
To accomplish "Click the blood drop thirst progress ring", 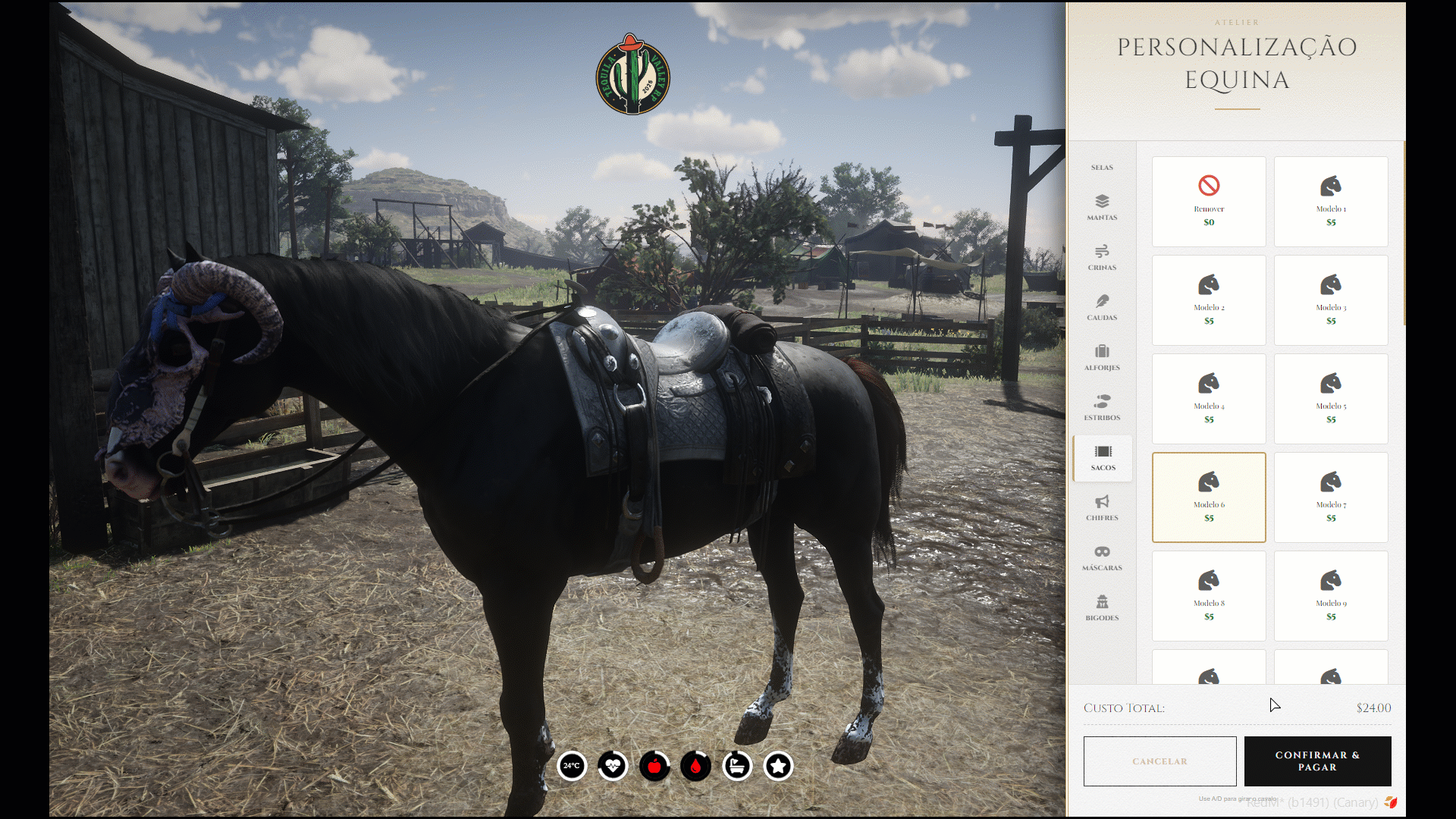I will (697, 767).
